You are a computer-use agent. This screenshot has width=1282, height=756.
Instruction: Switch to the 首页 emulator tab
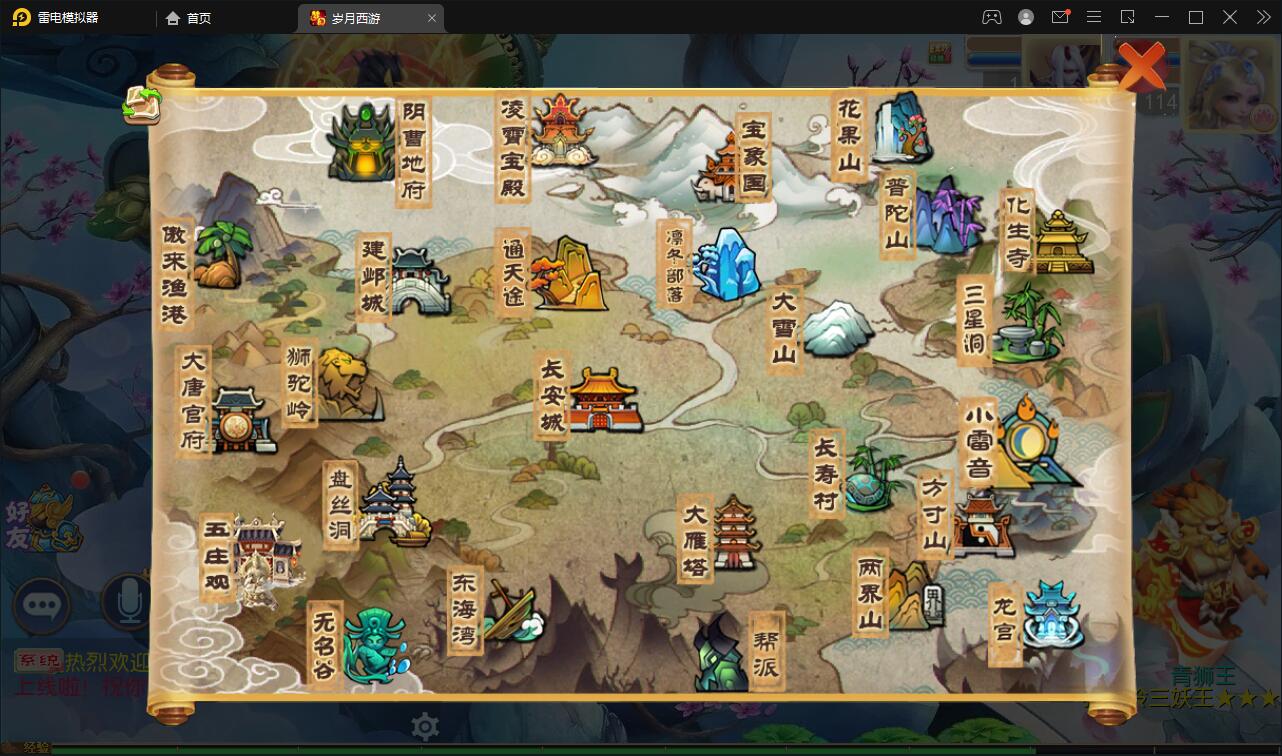[x=189, y=18]
